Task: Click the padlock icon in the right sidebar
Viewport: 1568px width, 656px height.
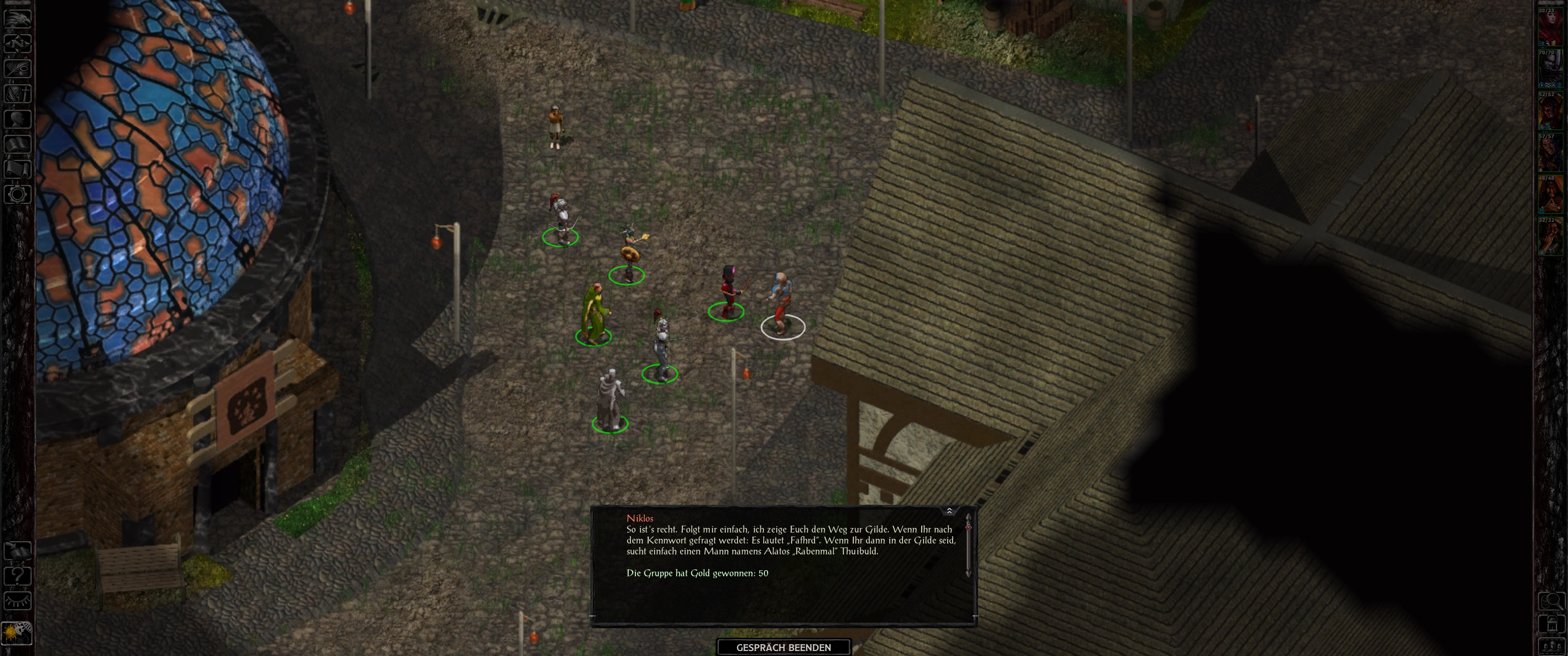Action: coord(1551,625)
